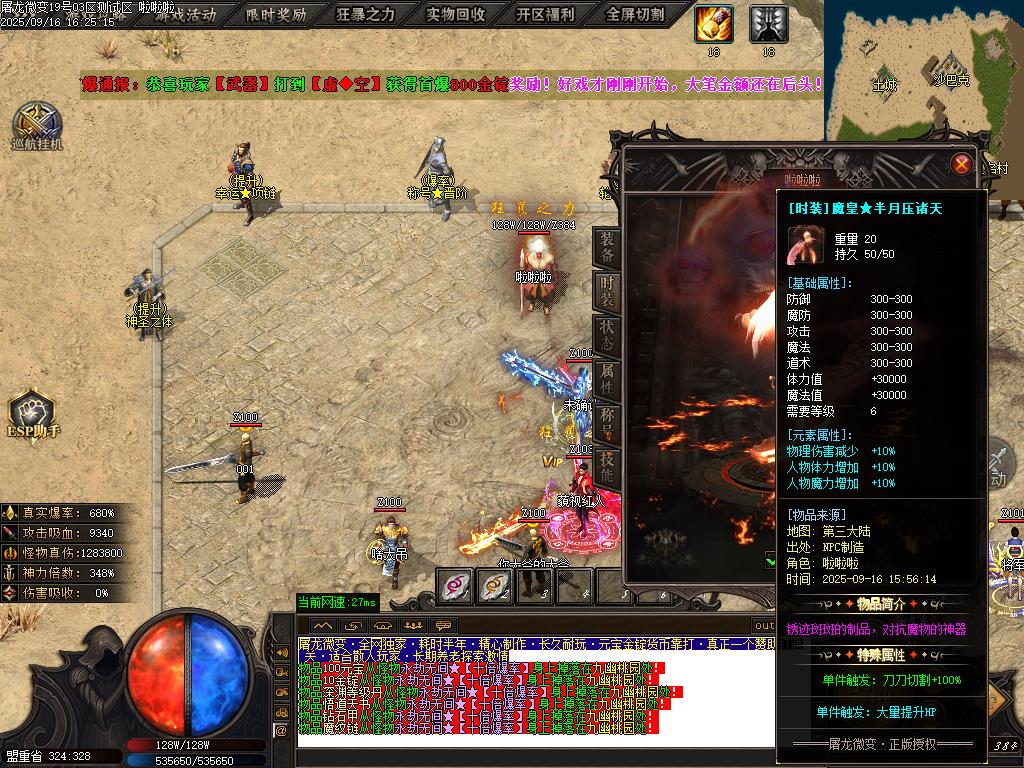Viewport: 1024px width, 768px height.
Task: Open the 游戏活动 events menu
Action: [184, 15]
